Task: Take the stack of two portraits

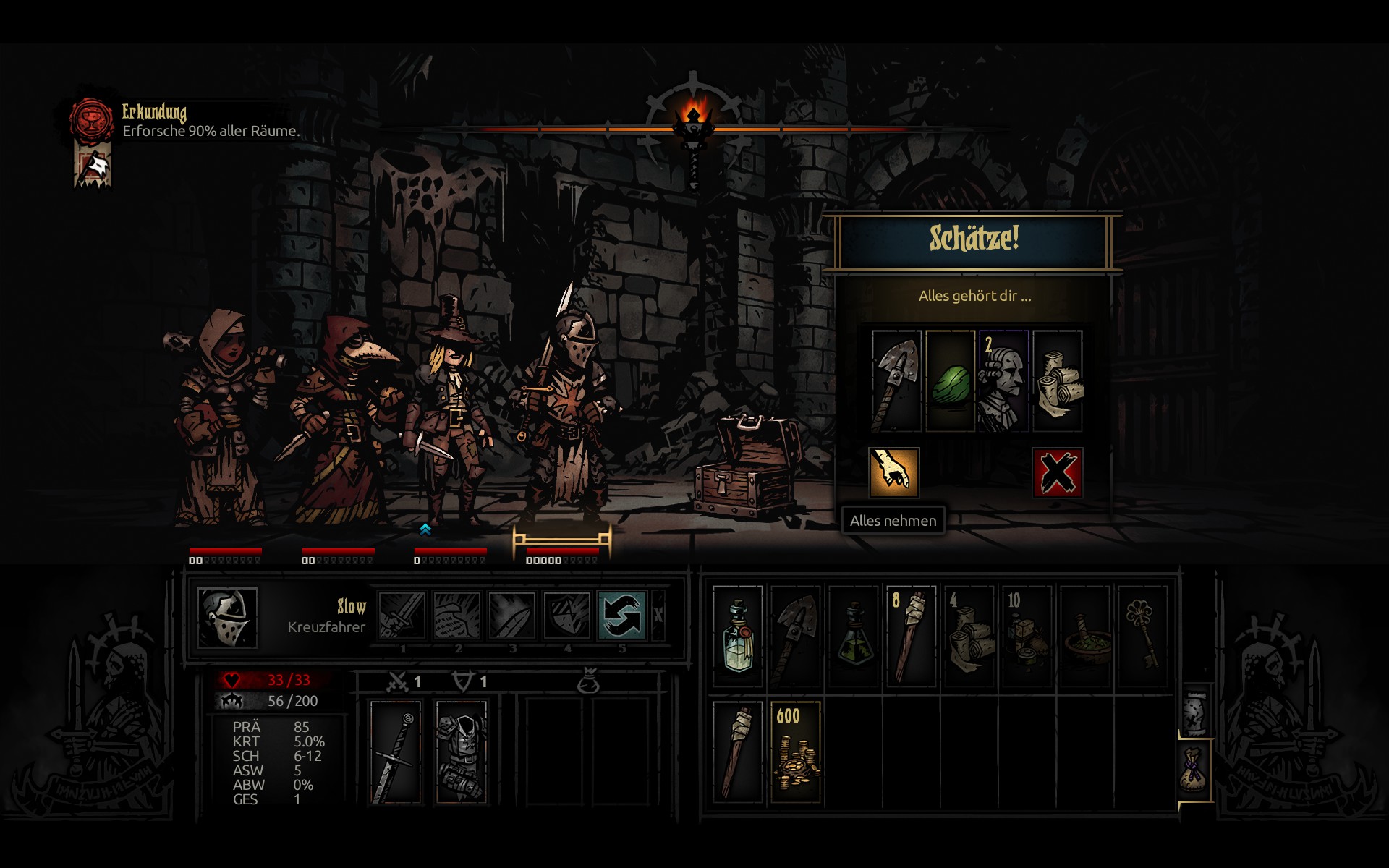Action: click(x=1003, y=381)
